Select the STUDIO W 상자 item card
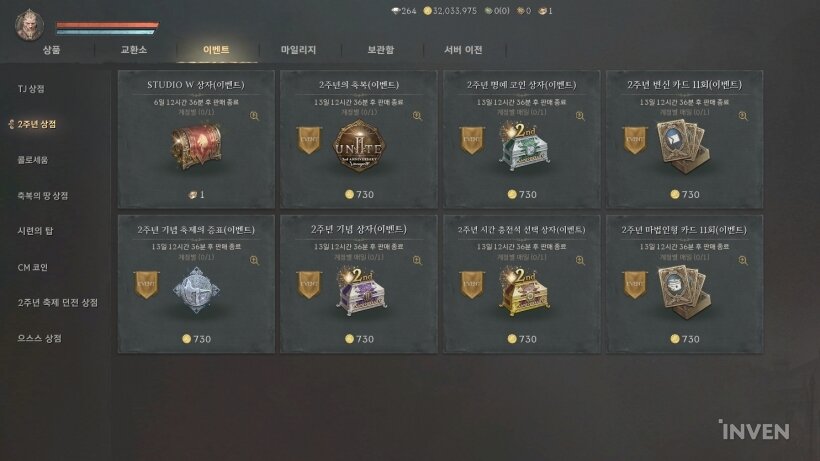Screen dimensions: 820x461 [196, 139]
